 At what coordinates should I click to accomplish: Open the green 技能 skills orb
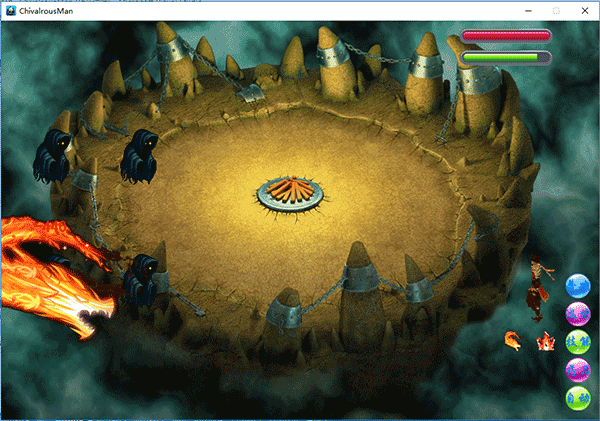[577, 343]
